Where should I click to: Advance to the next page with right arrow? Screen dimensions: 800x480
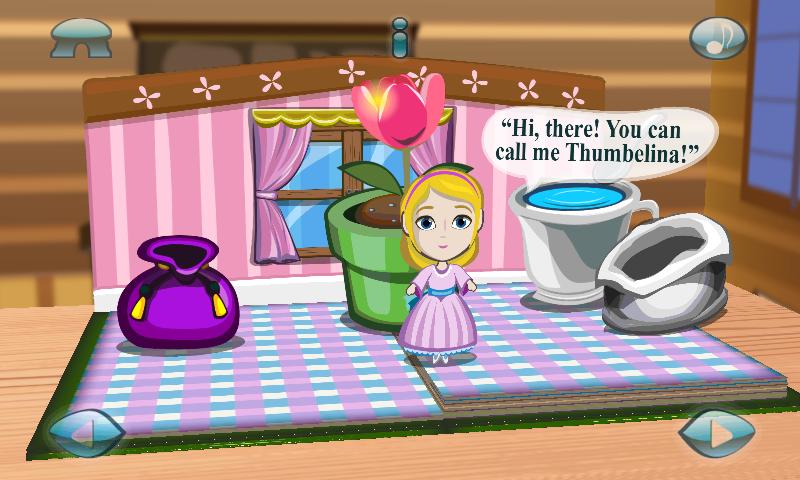click(716, 436)
